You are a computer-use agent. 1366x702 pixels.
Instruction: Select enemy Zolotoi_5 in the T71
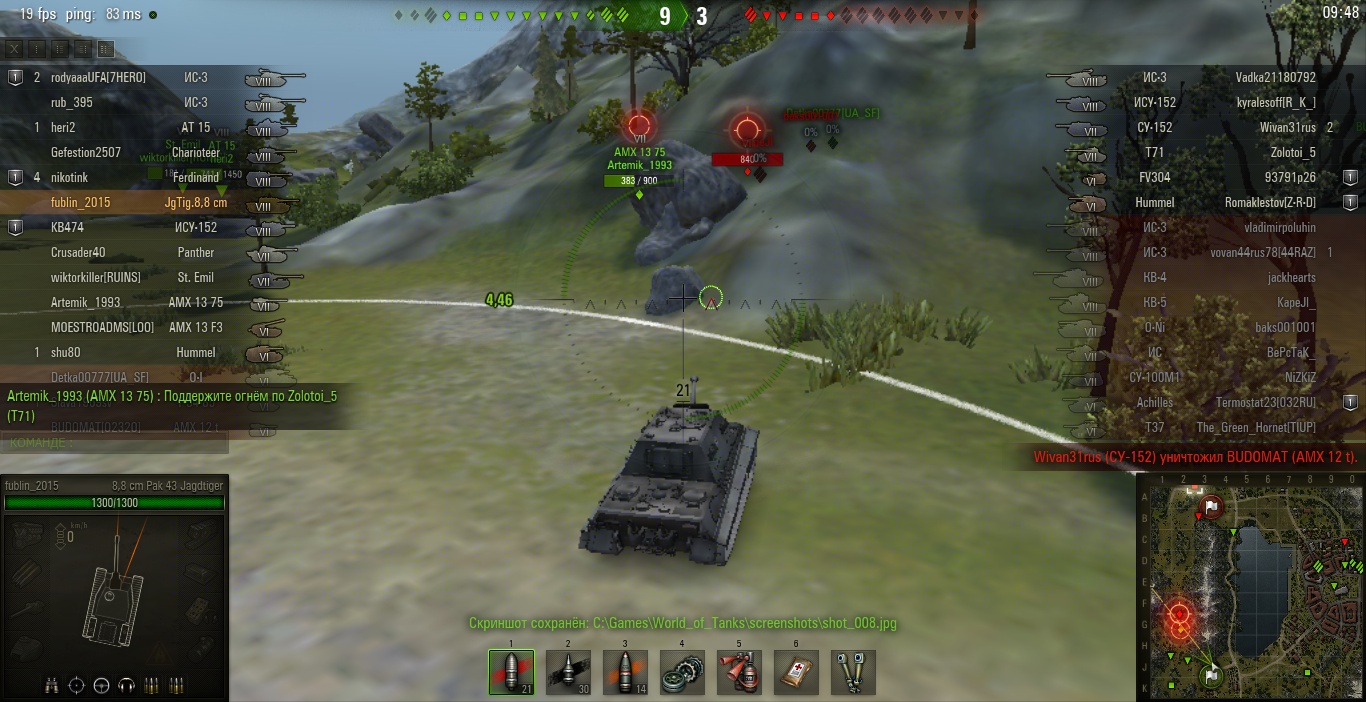pos(1292,152)
